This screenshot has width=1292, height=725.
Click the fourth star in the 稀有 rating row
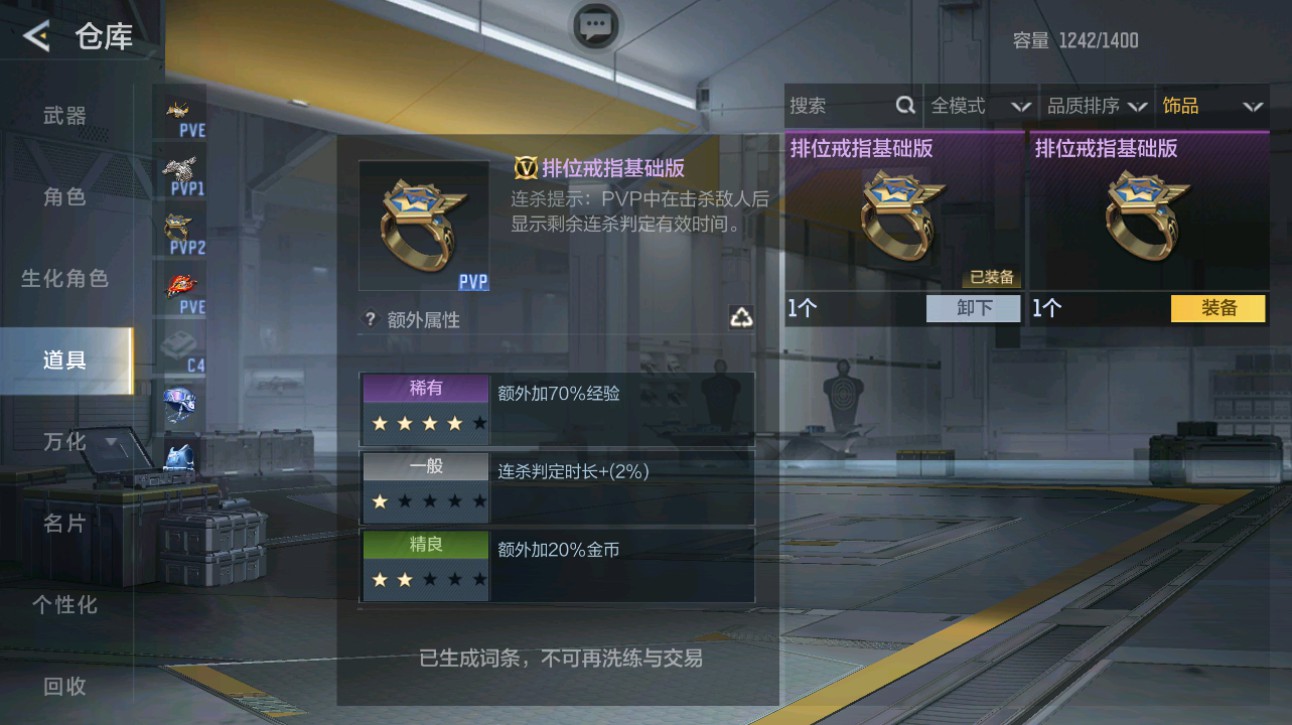point(455,423)
